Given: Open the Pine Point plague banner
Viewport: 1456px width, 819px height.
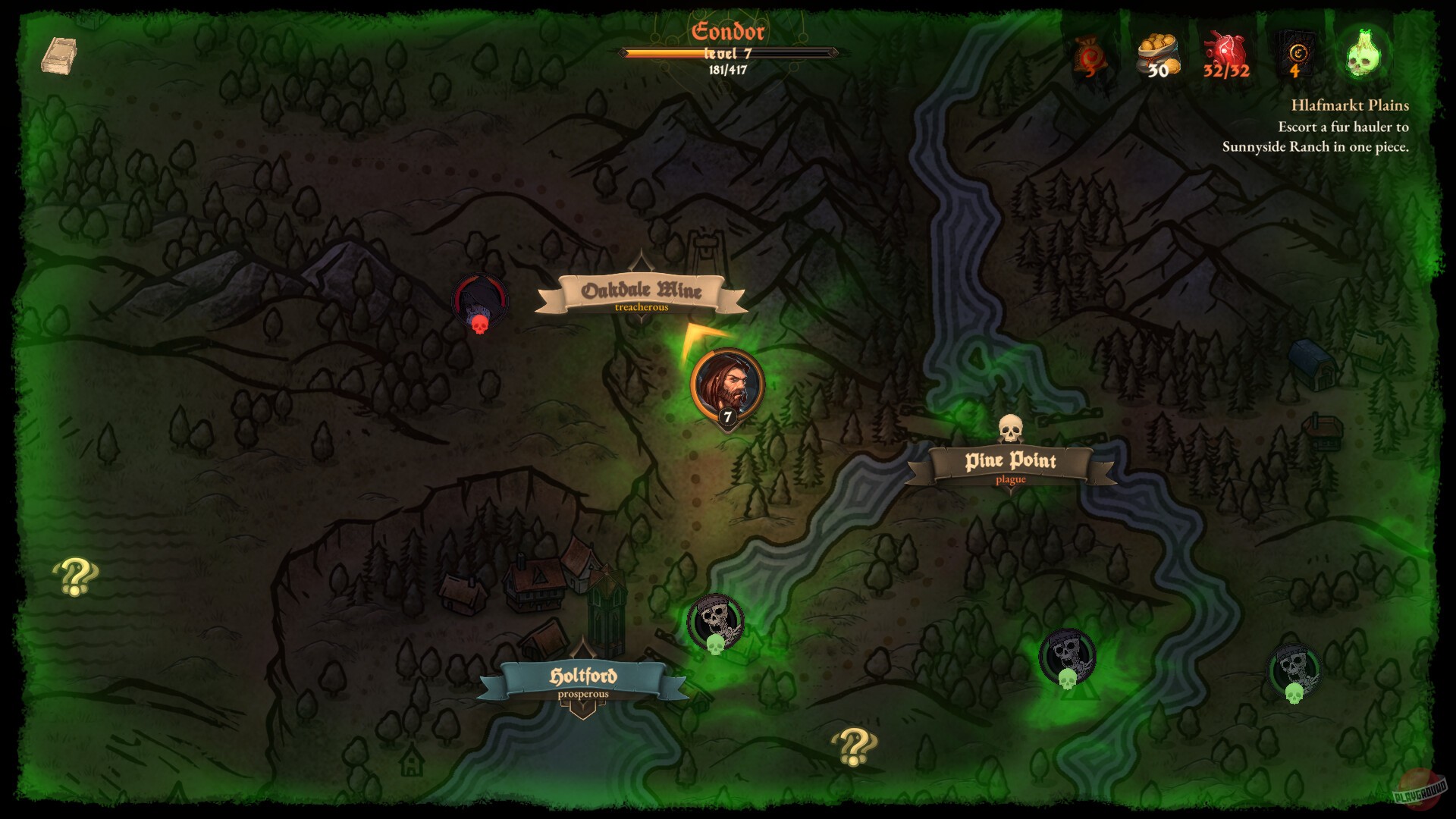Looking at the screenshot, I should pyautogui.click(x=1011, y=463).
